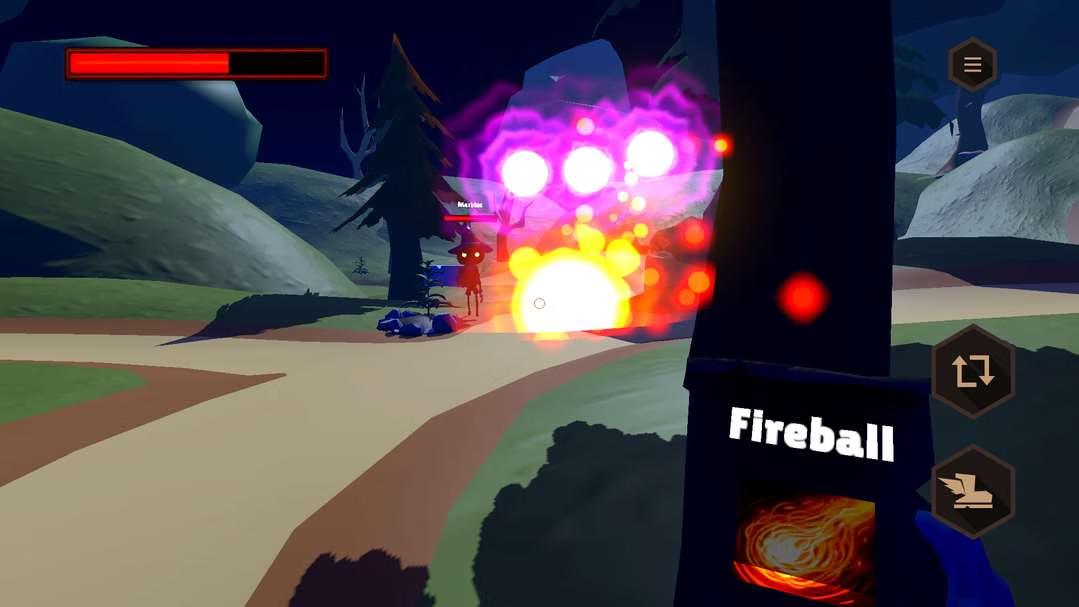Tap the swap spell arrows button
1079x607 pixels.
(972, 371)
